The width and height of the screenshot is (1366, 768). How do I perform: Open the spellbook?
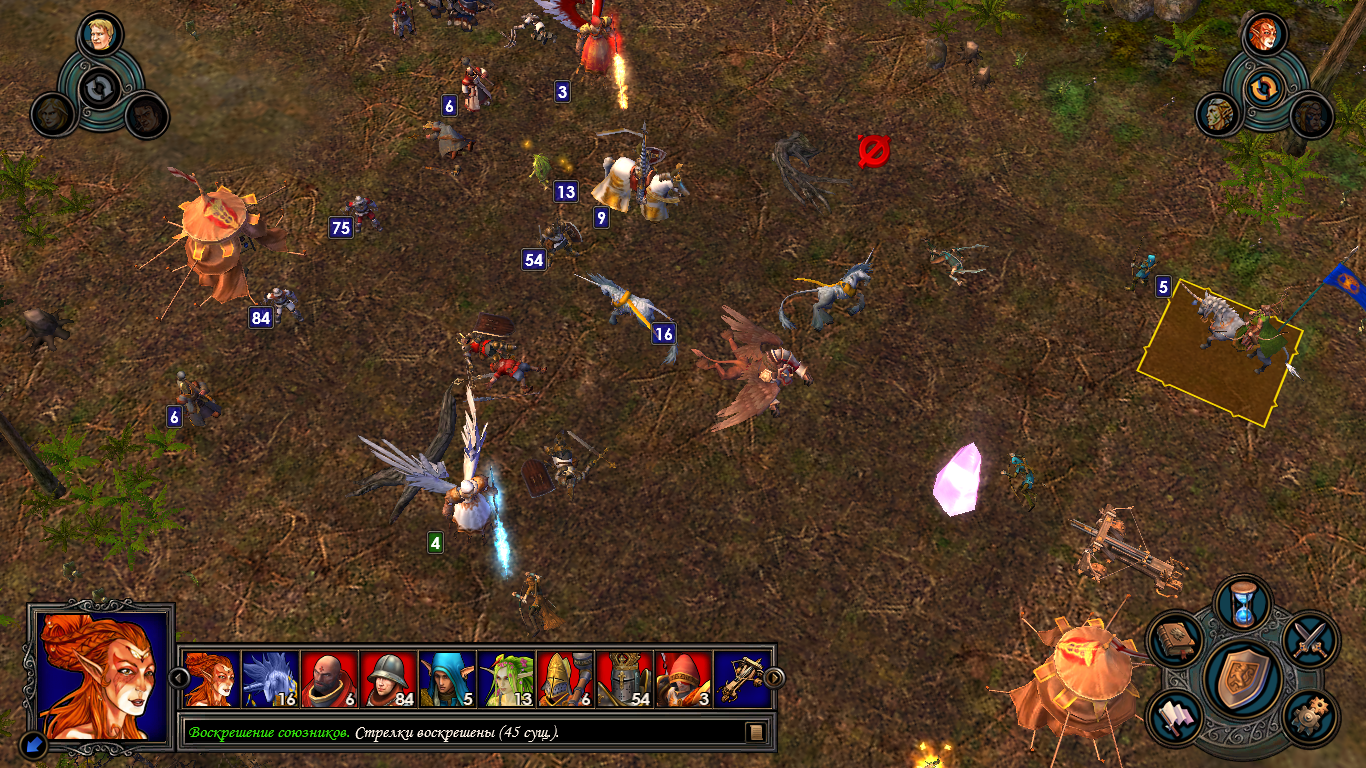click(1175, 639)
